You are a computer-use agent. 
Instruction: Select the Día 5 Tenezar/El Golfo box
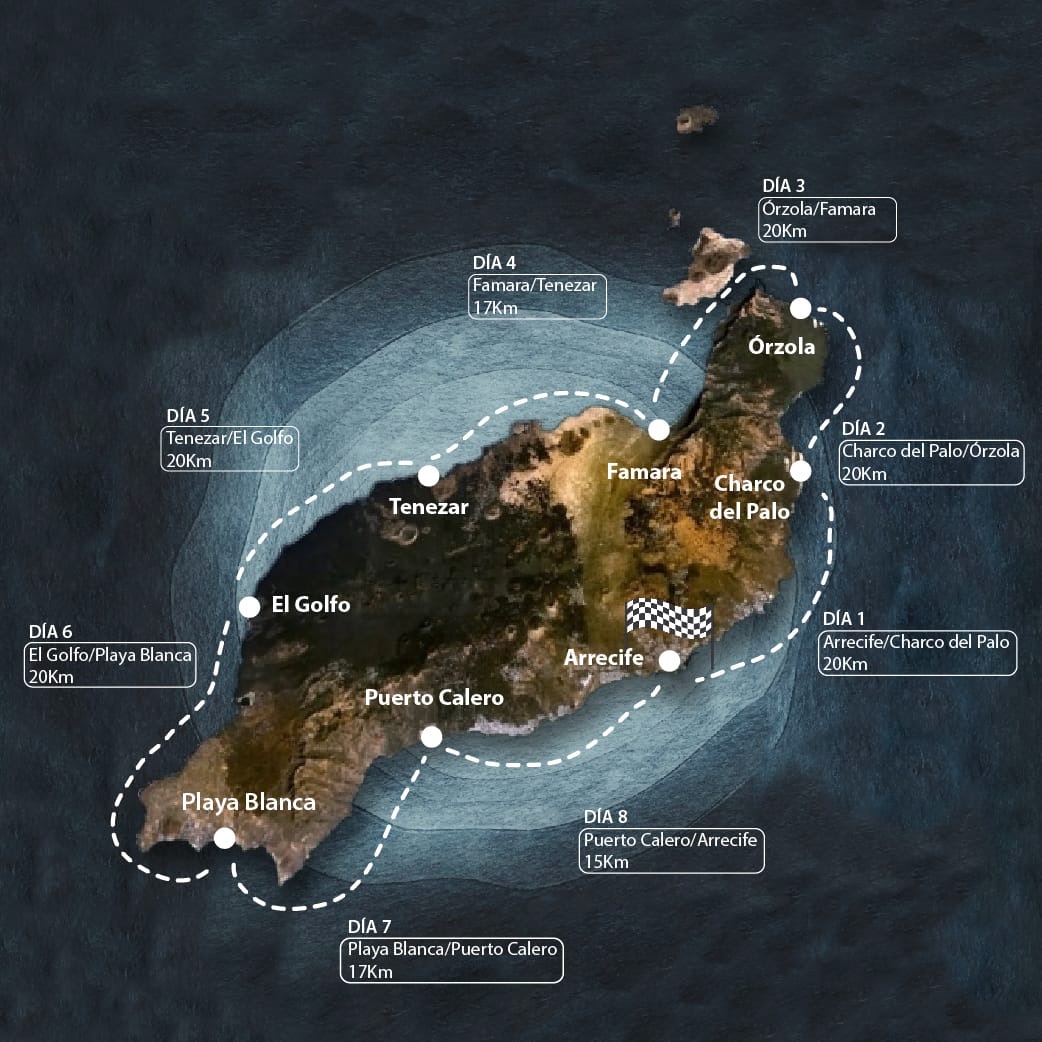click(x=230, y=449)
